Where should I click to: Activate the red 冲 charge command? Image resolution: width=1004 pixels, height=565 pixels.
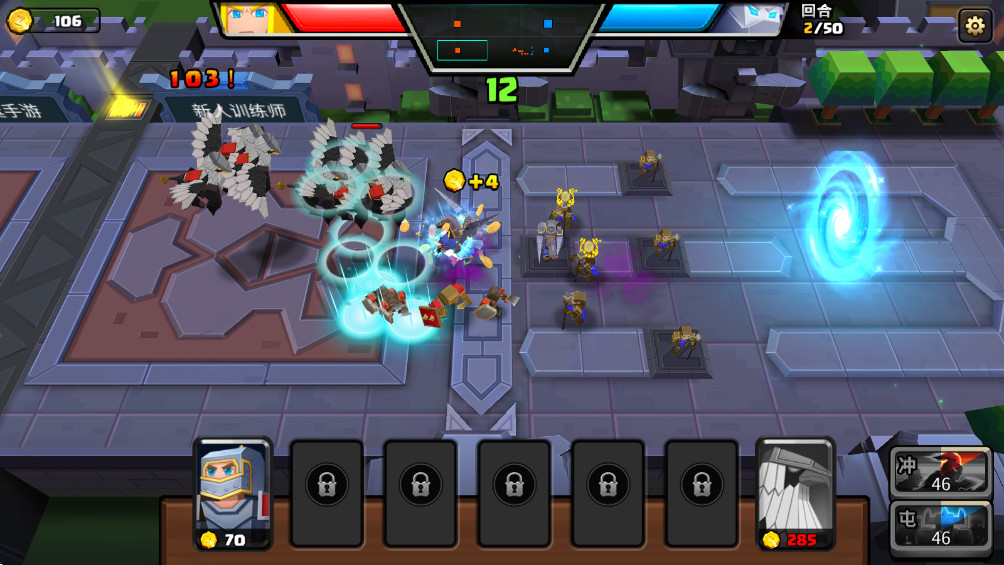click(940, 472)
